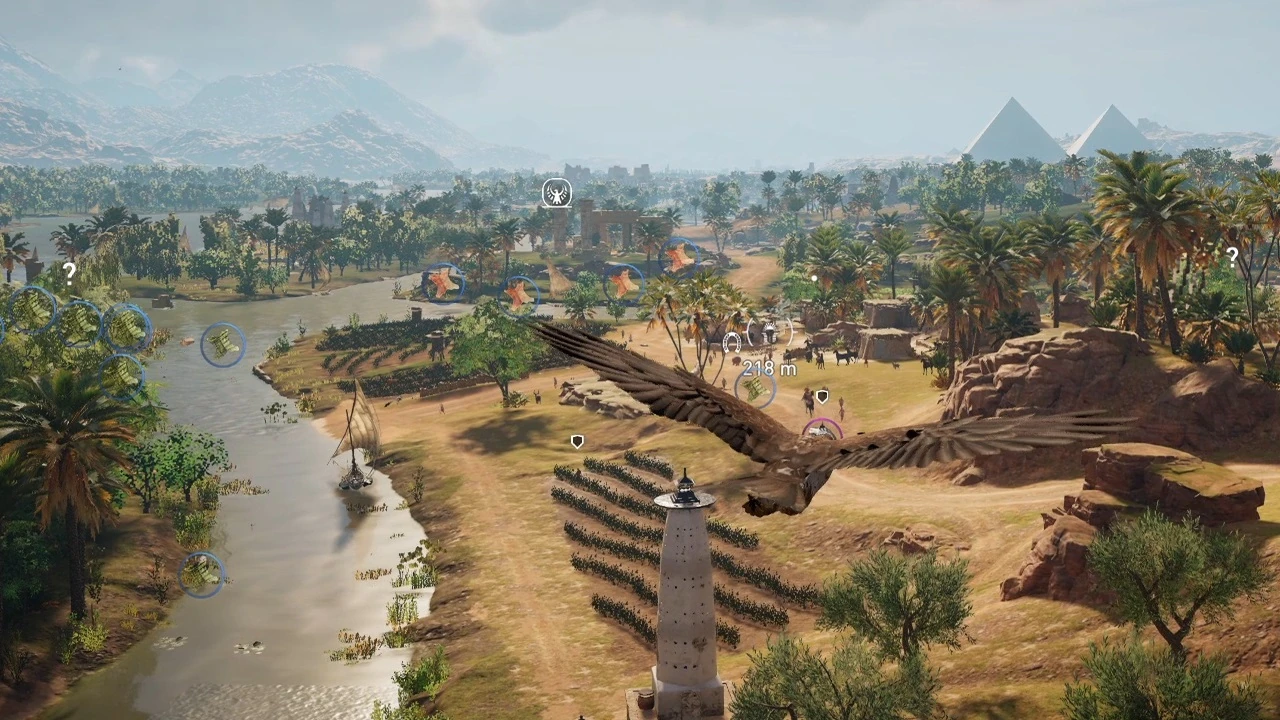Click the tomb entrance icon beside the distance brackets
1280x720 pixels.
tap(769, 332)
